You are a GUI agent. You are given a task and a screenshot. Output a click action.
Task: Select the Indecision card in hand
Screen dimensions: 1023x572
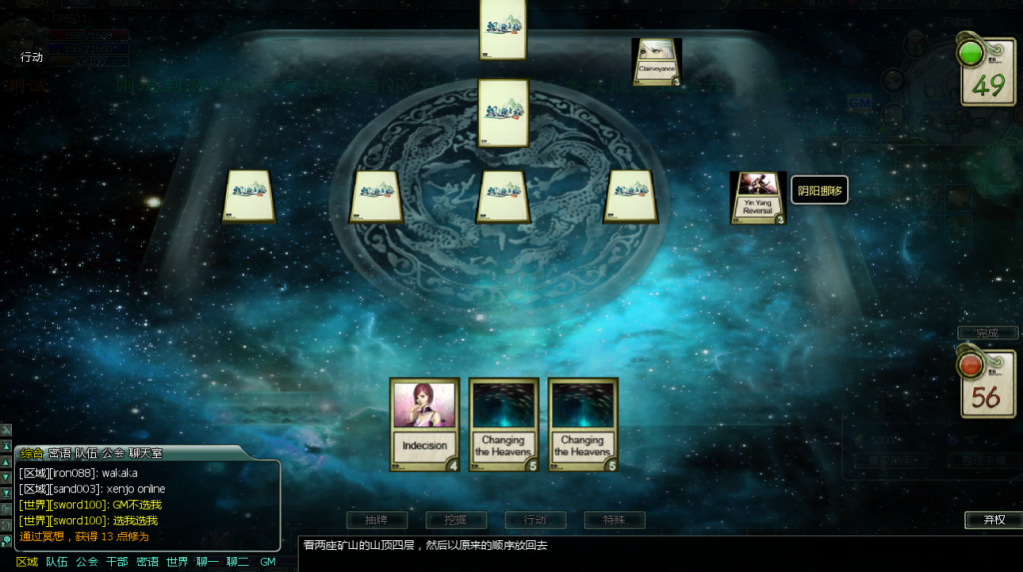[424, 423]
